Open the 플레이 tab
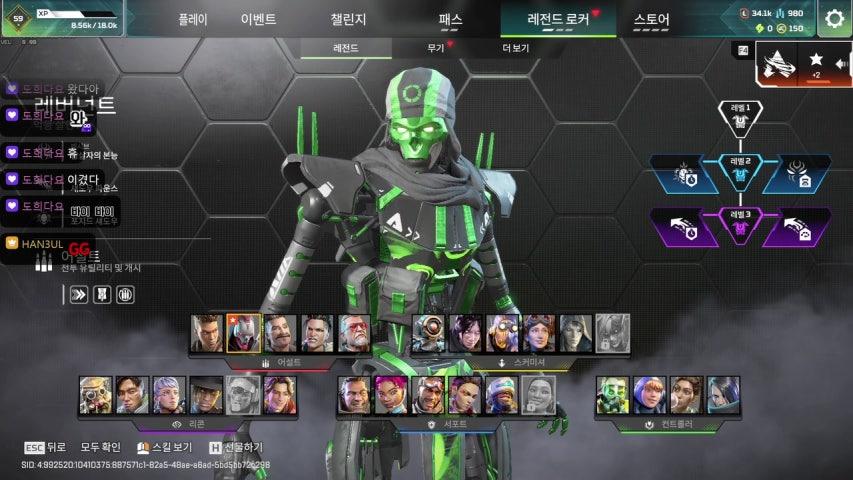853x480 pixels. pyautogui.click(x=192, y=19)
